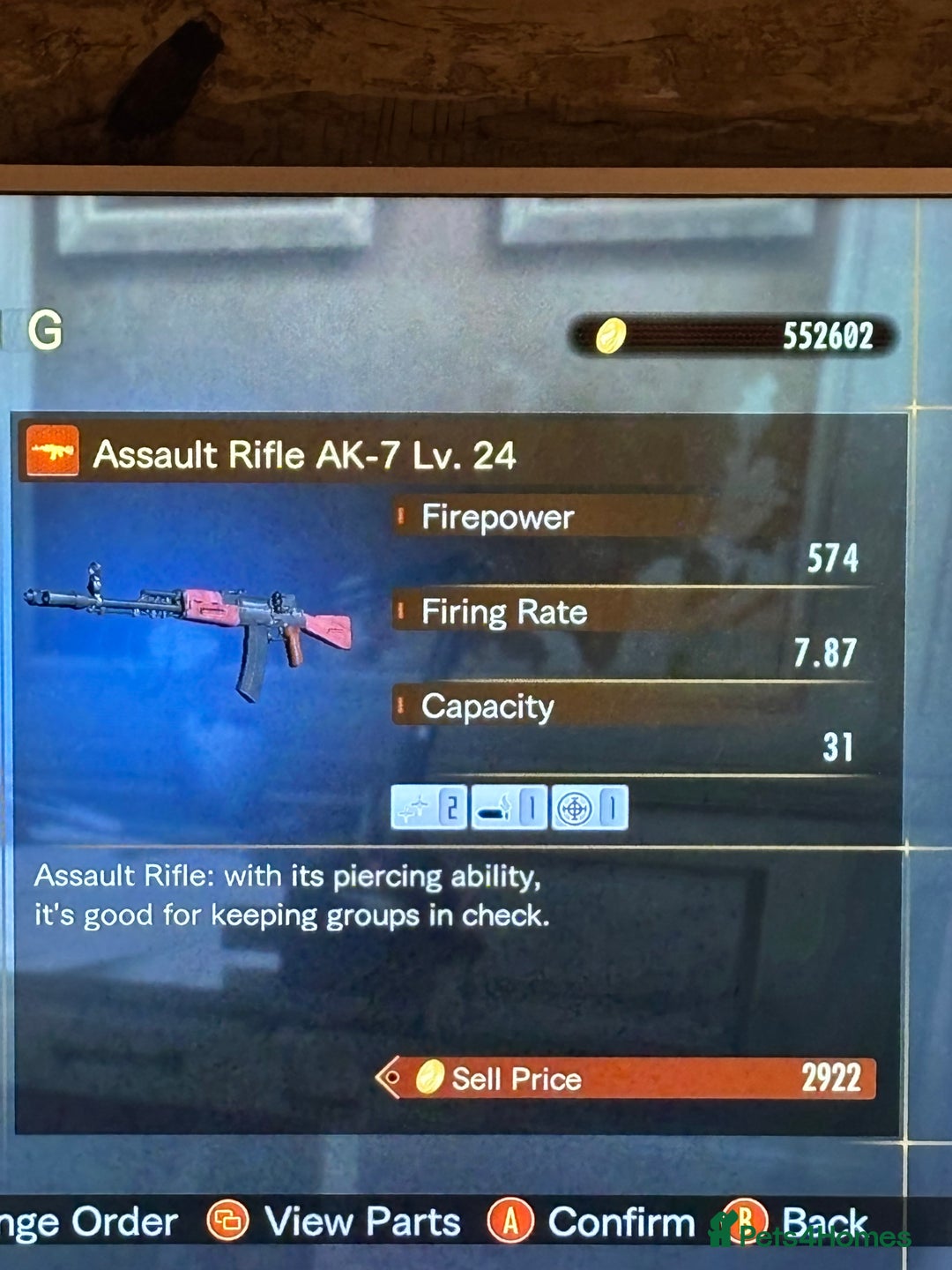Choose the crosshair weapon part slot
The width and height of the screenshot is (952, 1270).
coord(589,807)
